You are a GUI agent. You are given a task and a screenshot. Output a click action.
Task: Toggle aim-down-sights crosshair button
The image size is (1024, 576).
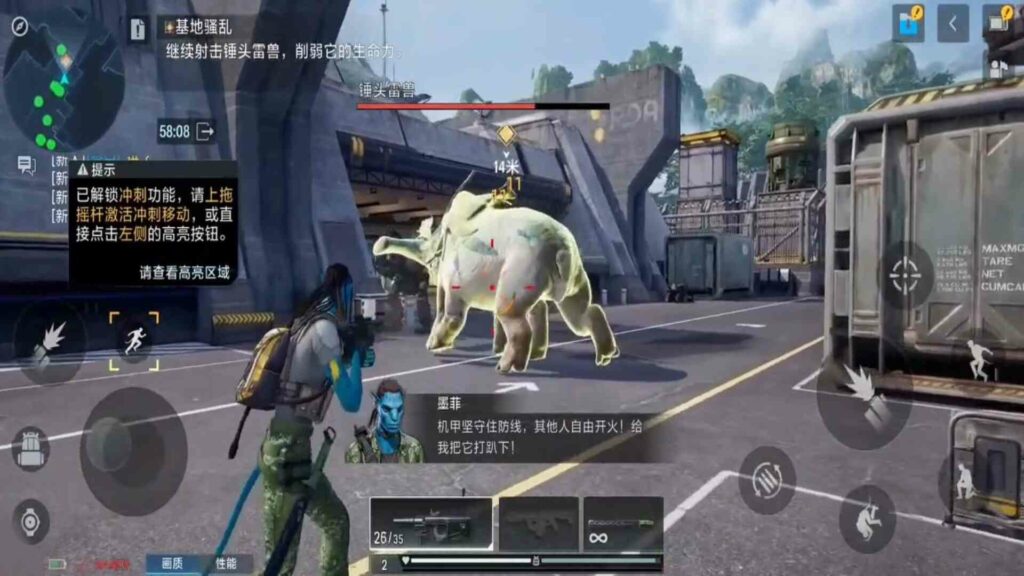click(x=906, y=274)
